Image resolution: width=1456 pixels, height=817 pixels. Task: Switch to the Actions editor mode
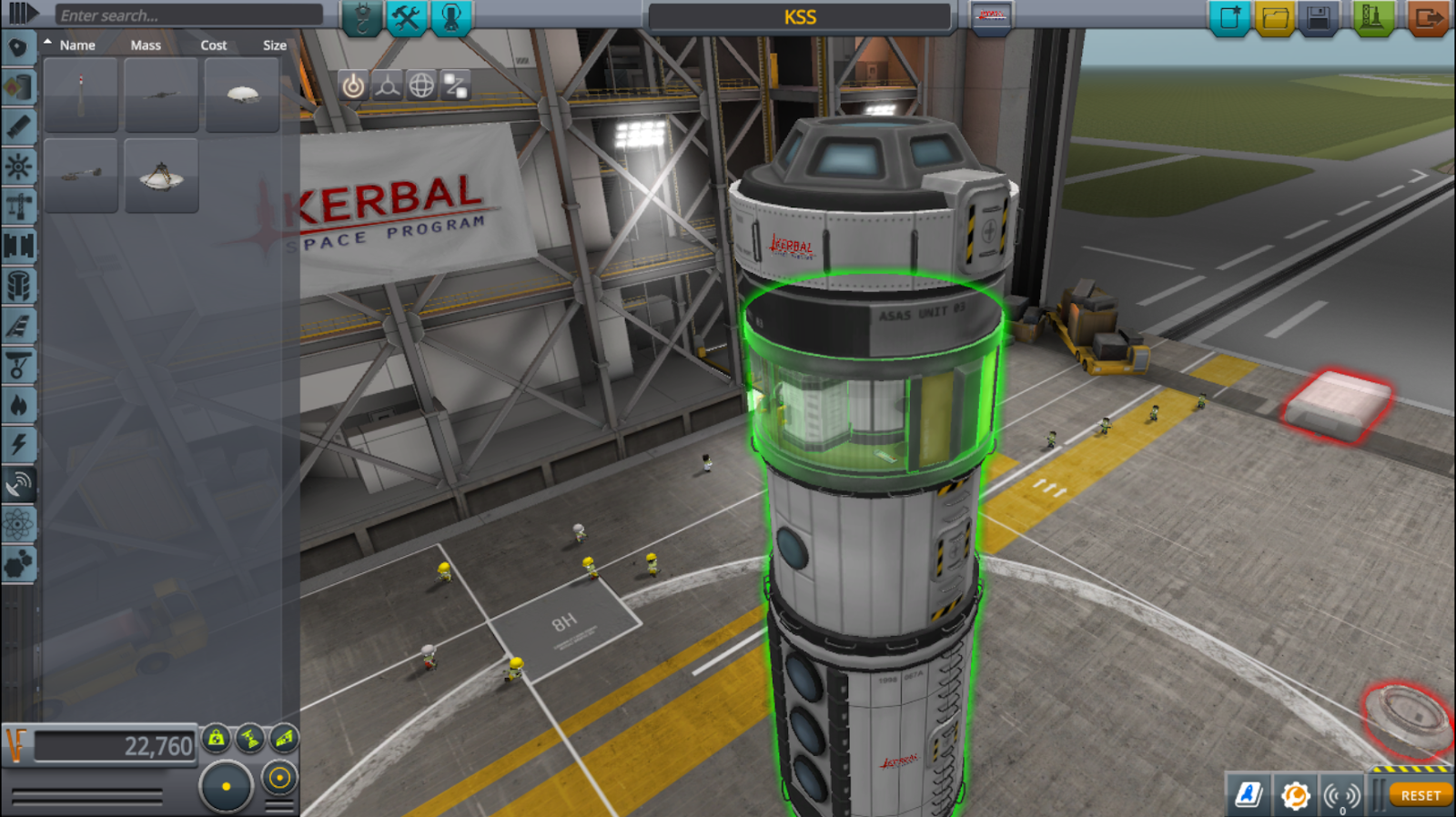pos(406,17)
